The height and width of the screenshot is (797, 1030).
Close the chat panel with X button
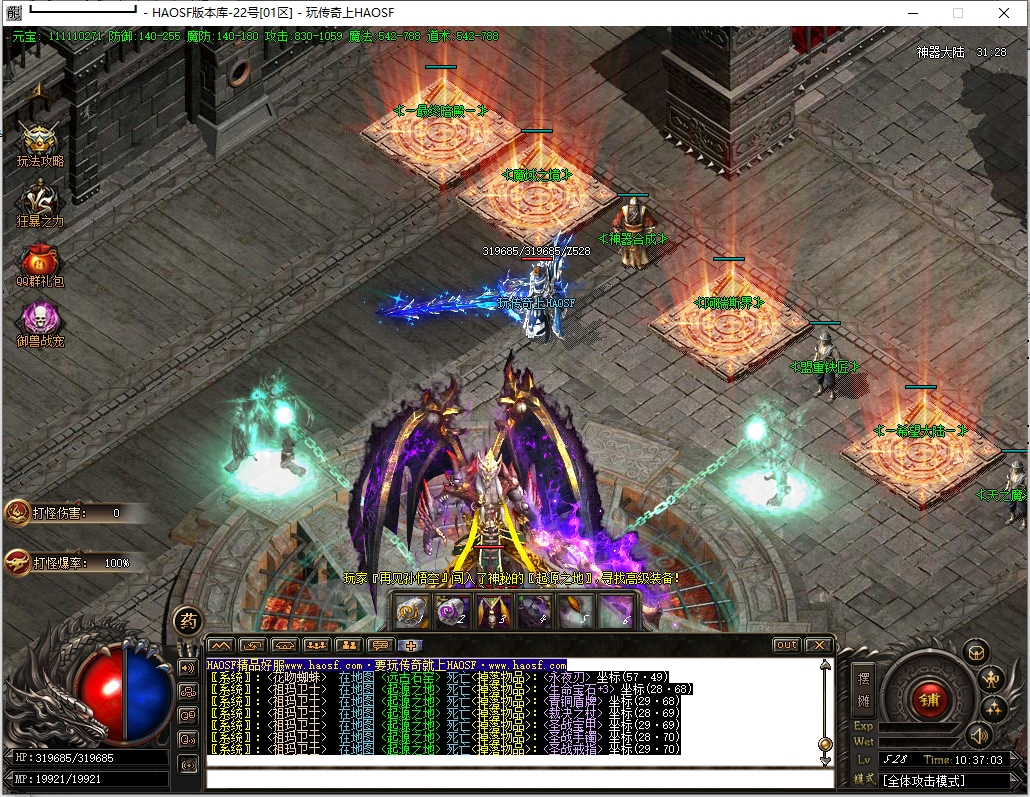click(x=818, y=645)
